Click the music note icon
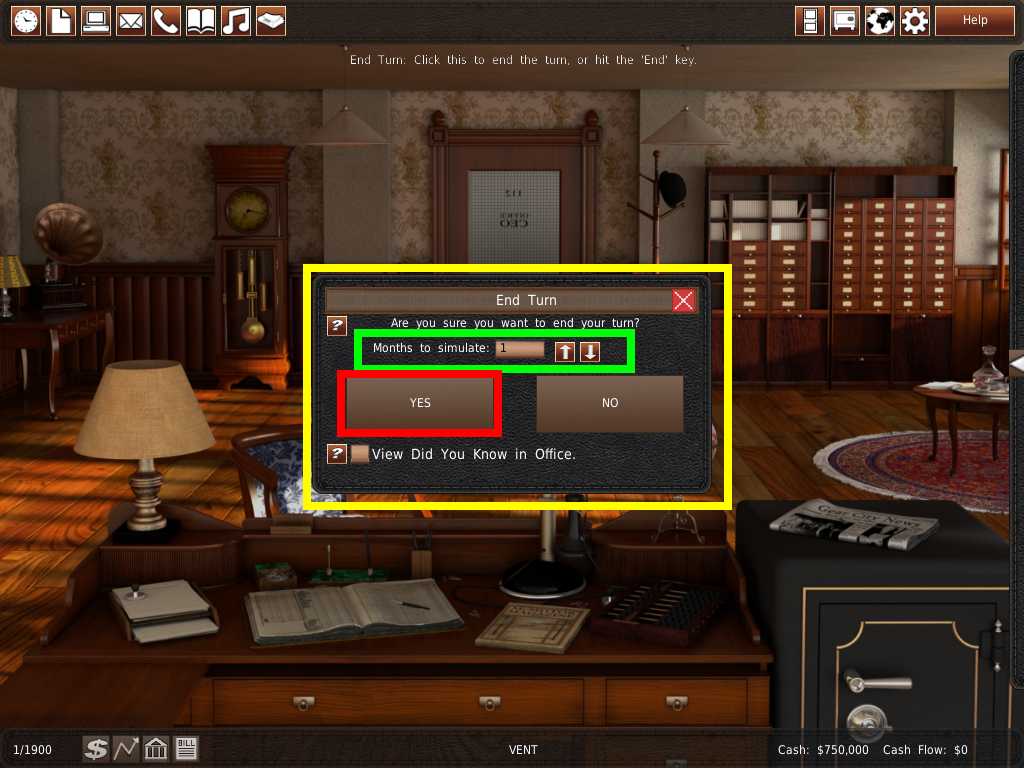Screen dimensions: 1024x768 pyautogui.click(x=236, y=20)
